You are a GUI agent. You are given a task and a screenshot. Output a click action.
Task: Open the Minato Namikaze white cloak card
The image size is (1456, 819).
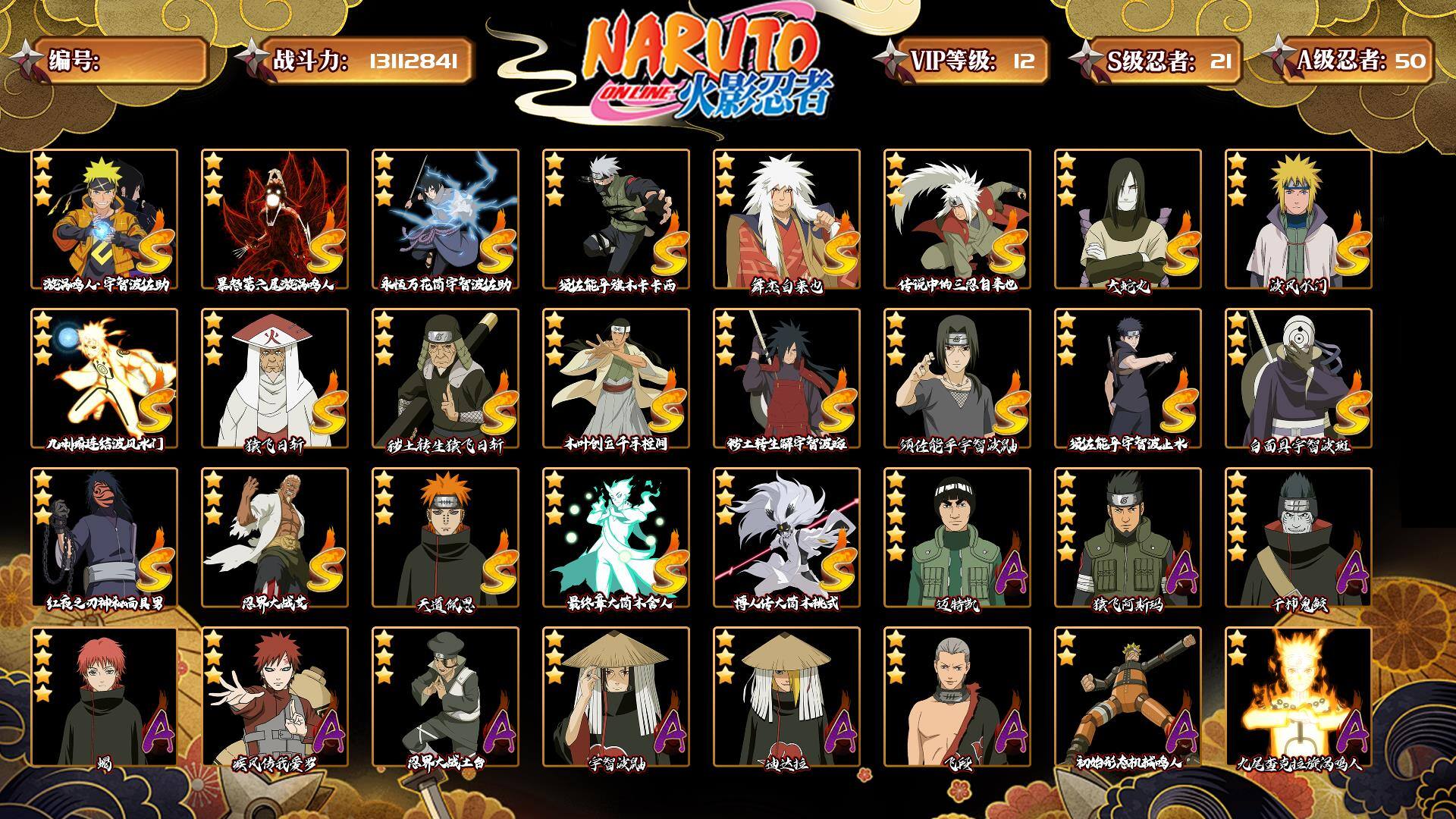(1298, 218)
